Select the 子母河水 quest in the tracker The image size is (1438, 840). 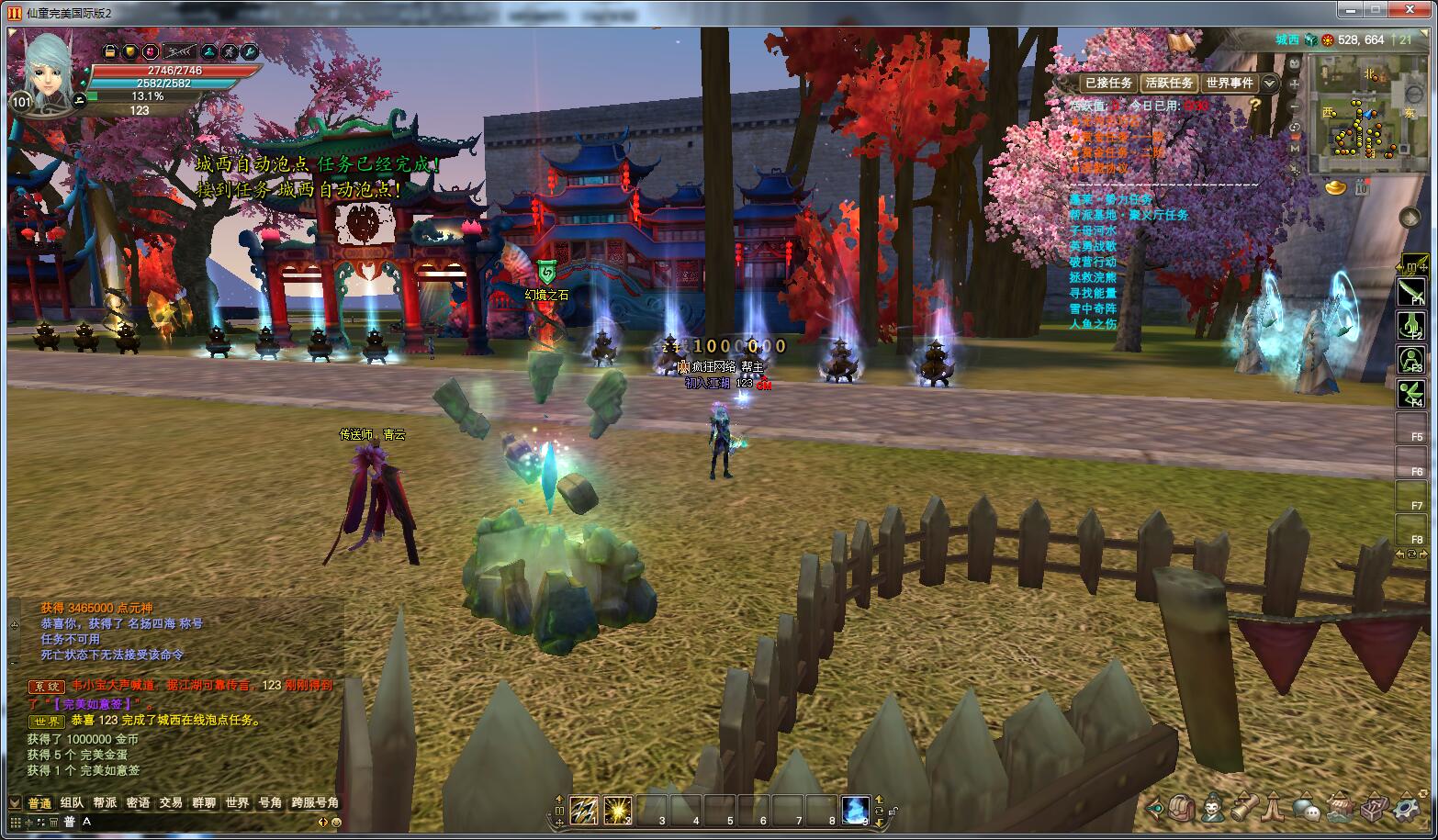1093,230
